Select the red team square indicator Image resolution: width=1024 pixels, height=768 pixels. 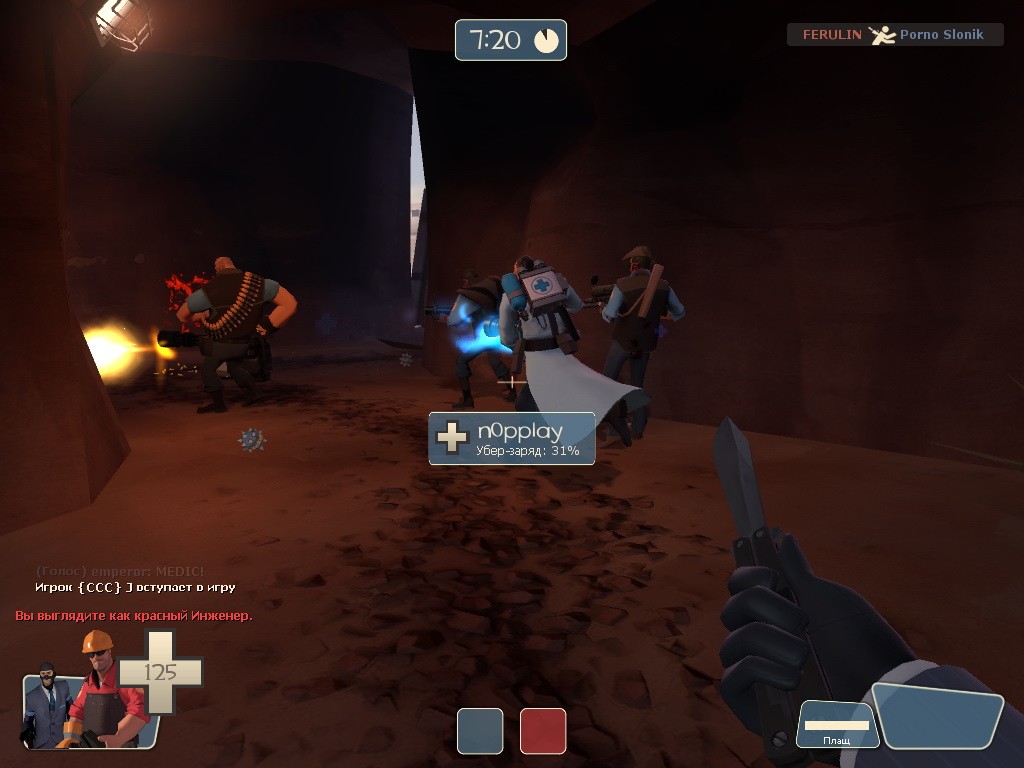[x=543, y=730]
